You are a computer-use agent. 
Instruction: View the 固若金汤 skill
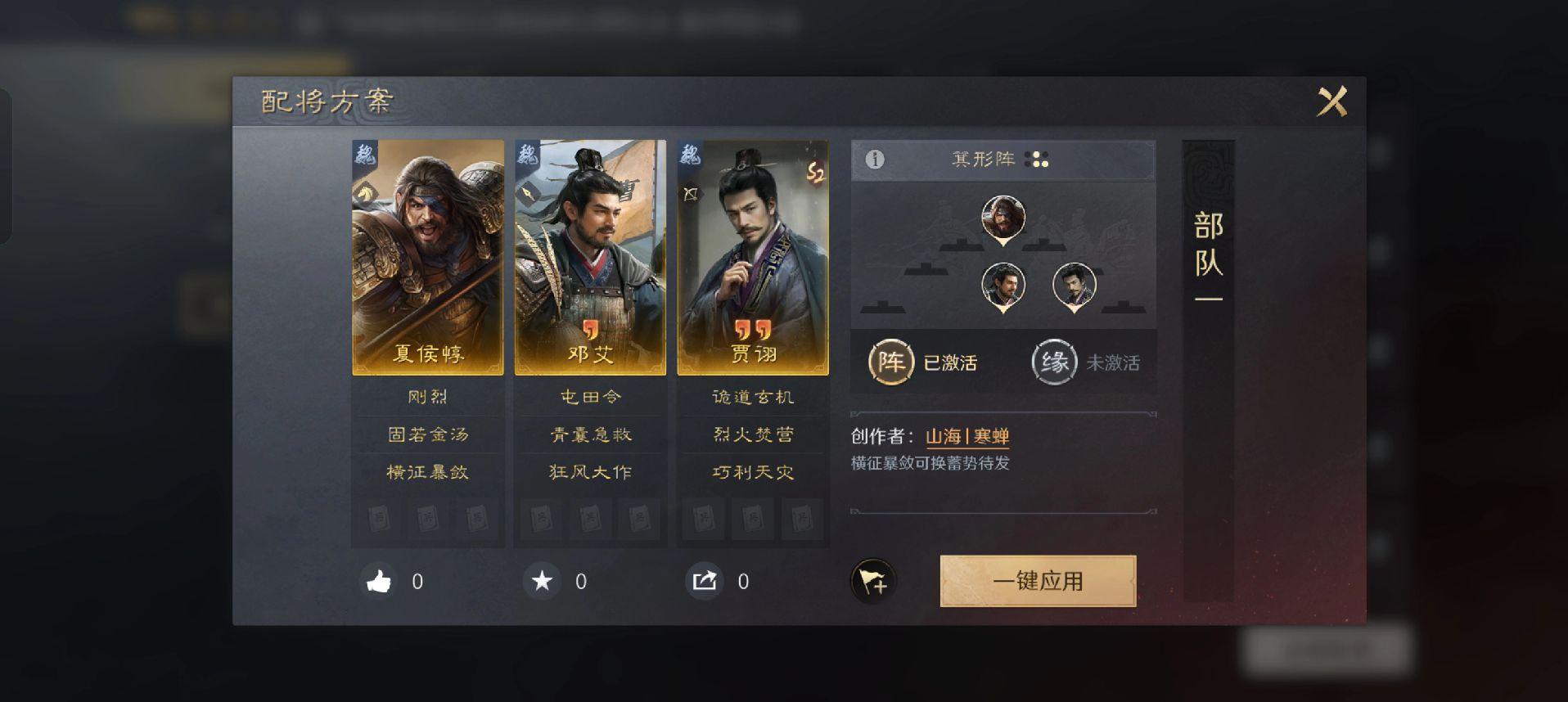[427, 434]
